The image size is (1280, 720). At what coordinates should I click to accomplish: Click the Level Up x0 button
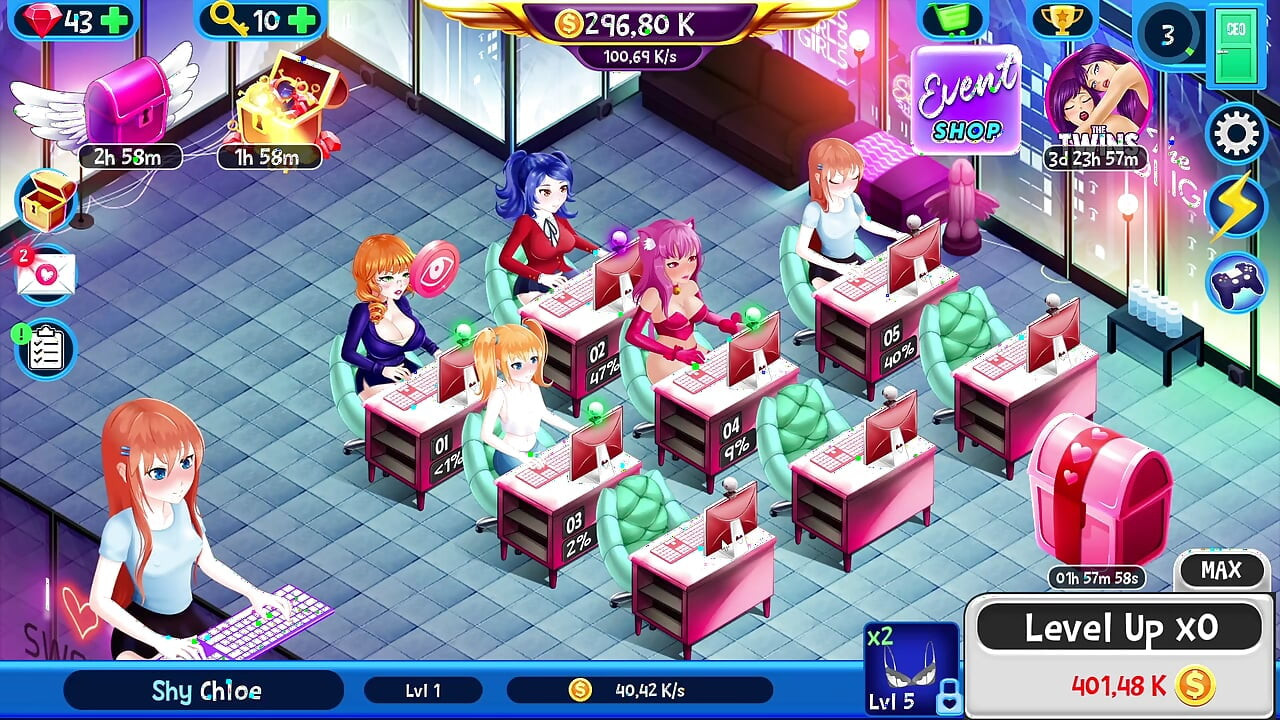coord(1120,629)
